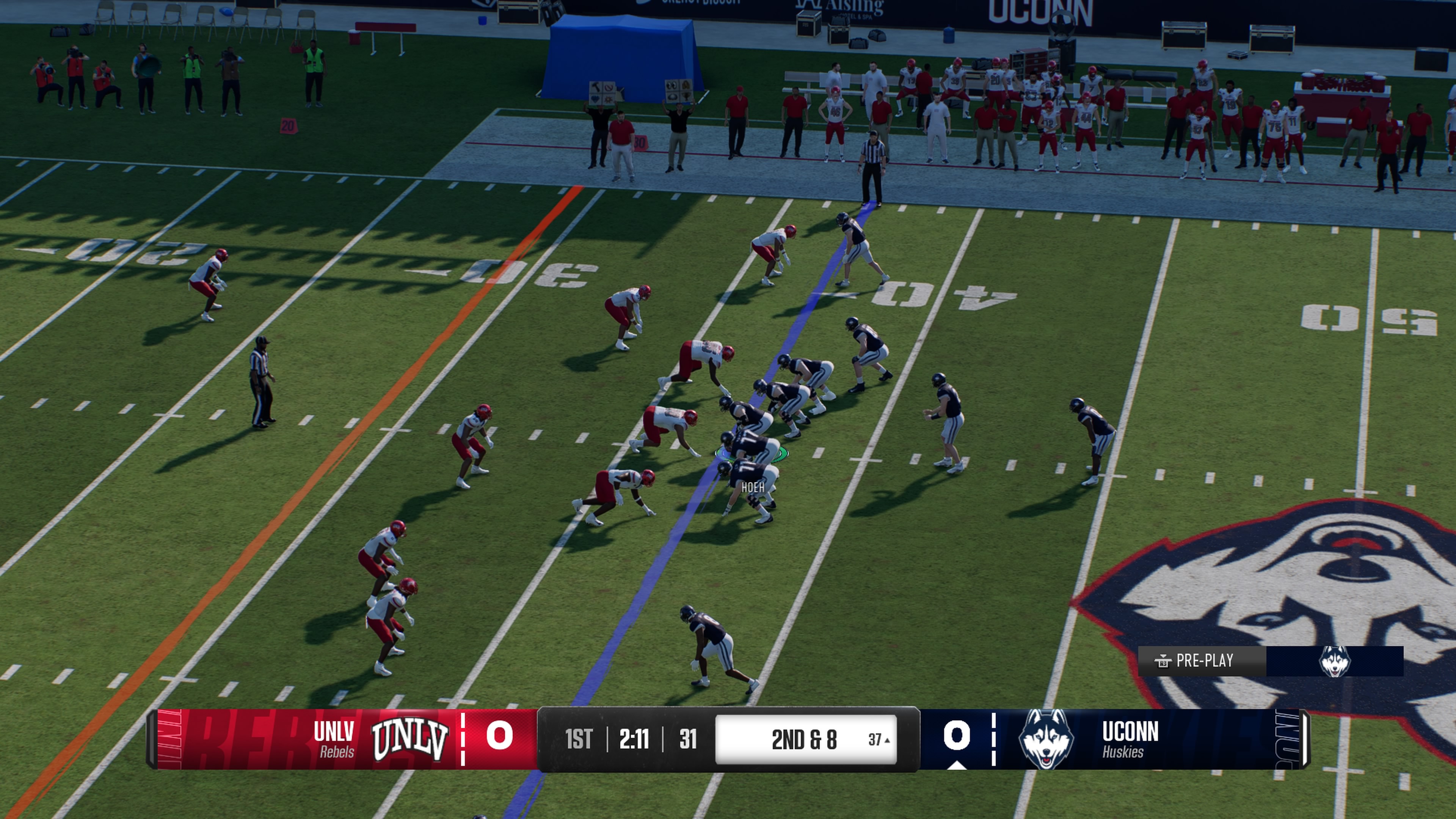Click the Husky icon to the right of PRE-PLAY
The height and width of the screenshot is (819, 1456).
coord(1334,661)
